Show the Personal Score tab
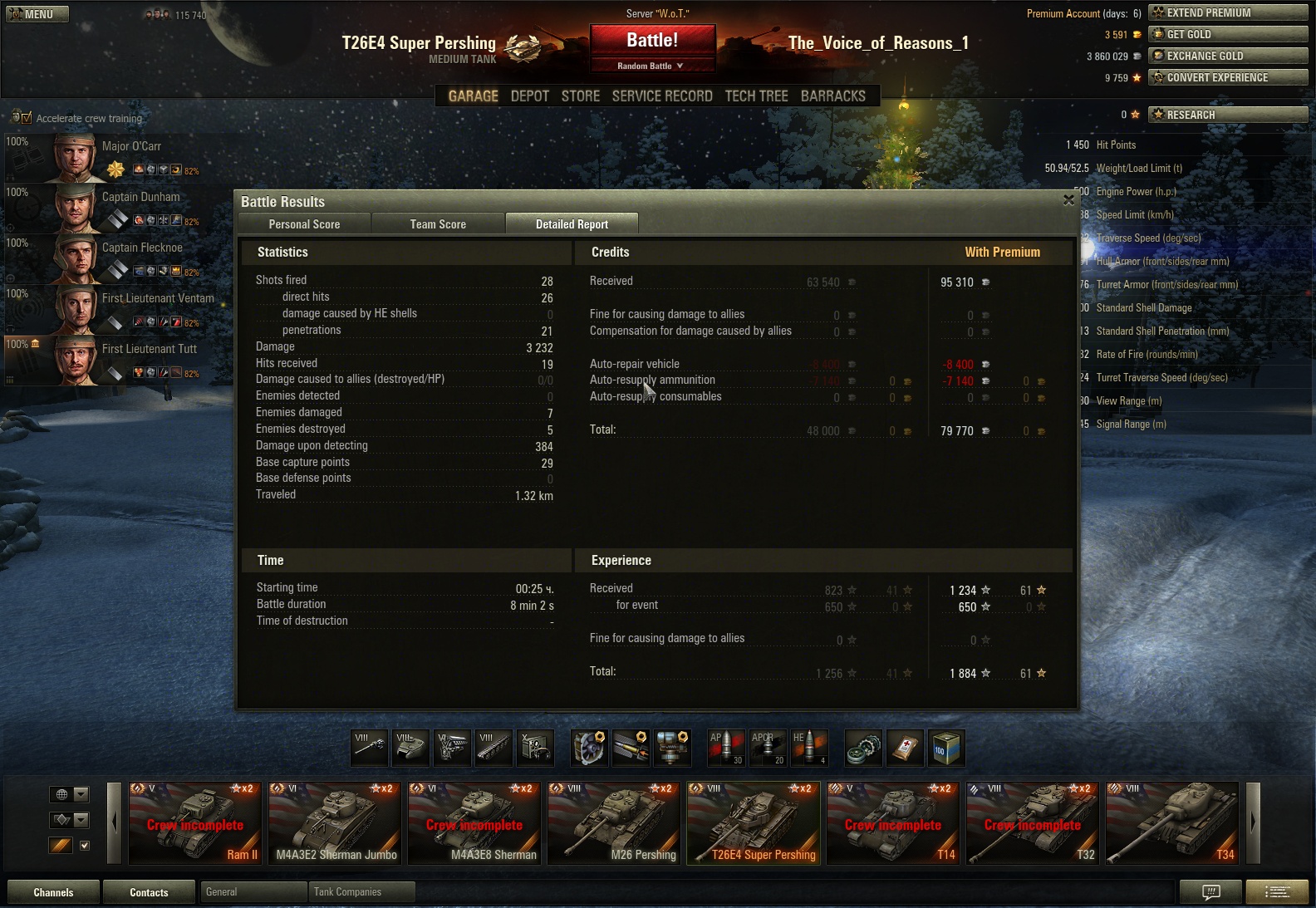This screenshot has height=908, width=1316. 304,224
